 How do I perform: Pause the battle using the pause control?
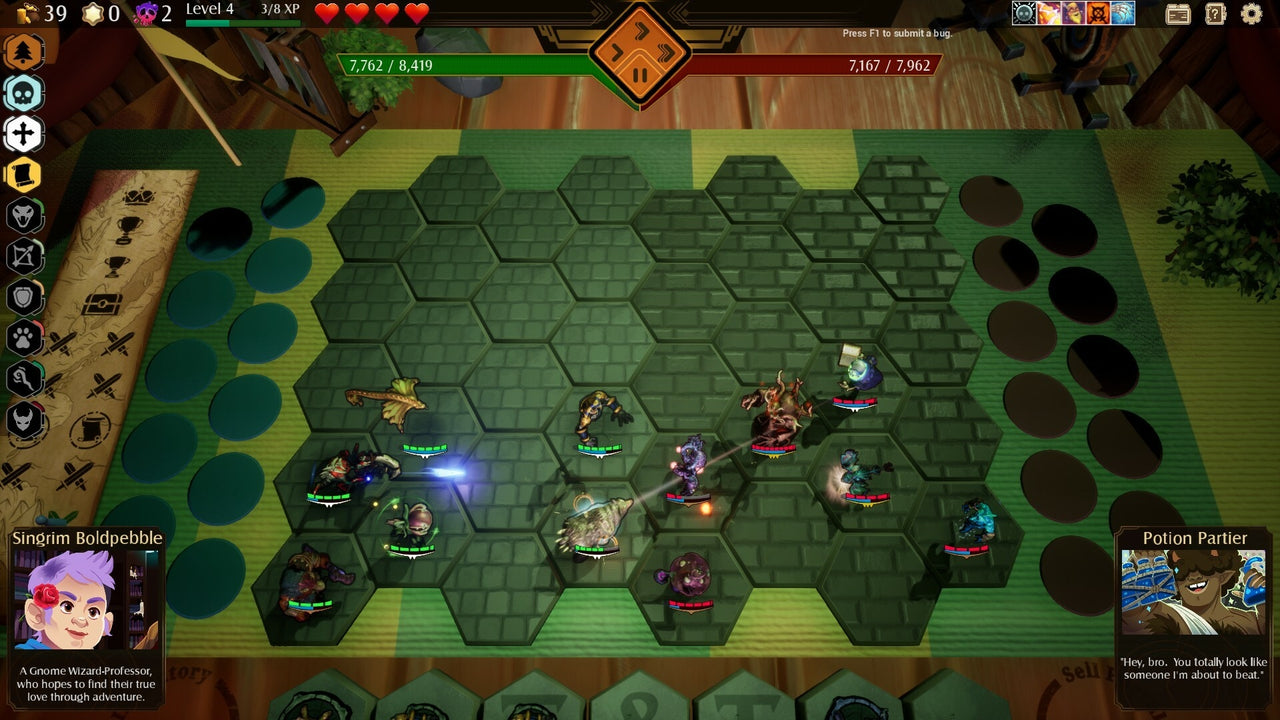click(640, 74)
